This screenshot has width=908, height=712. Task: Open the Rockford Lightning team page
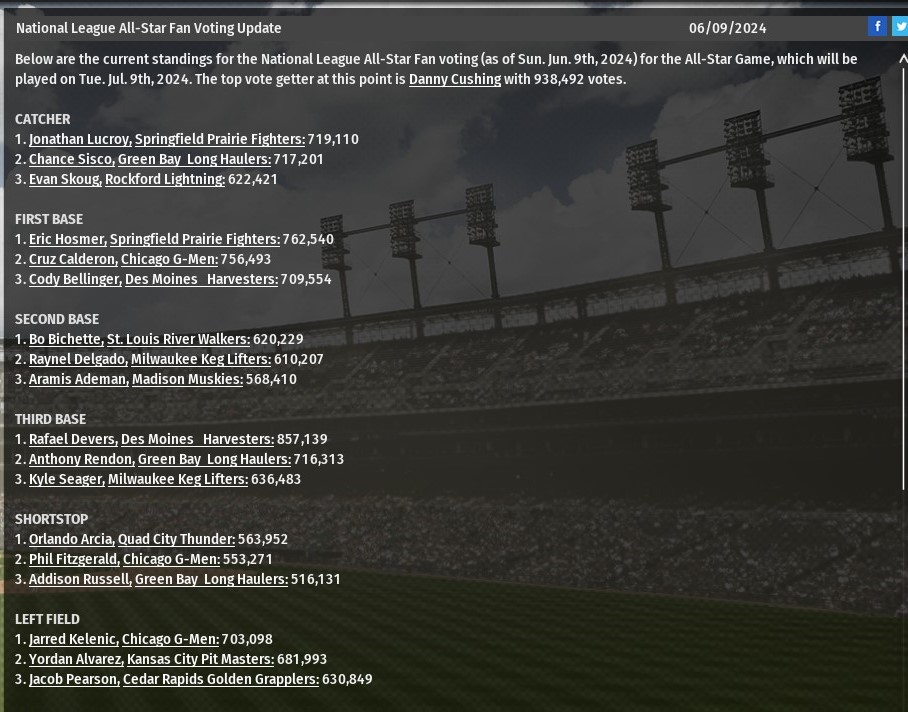[x=164, y=179]
